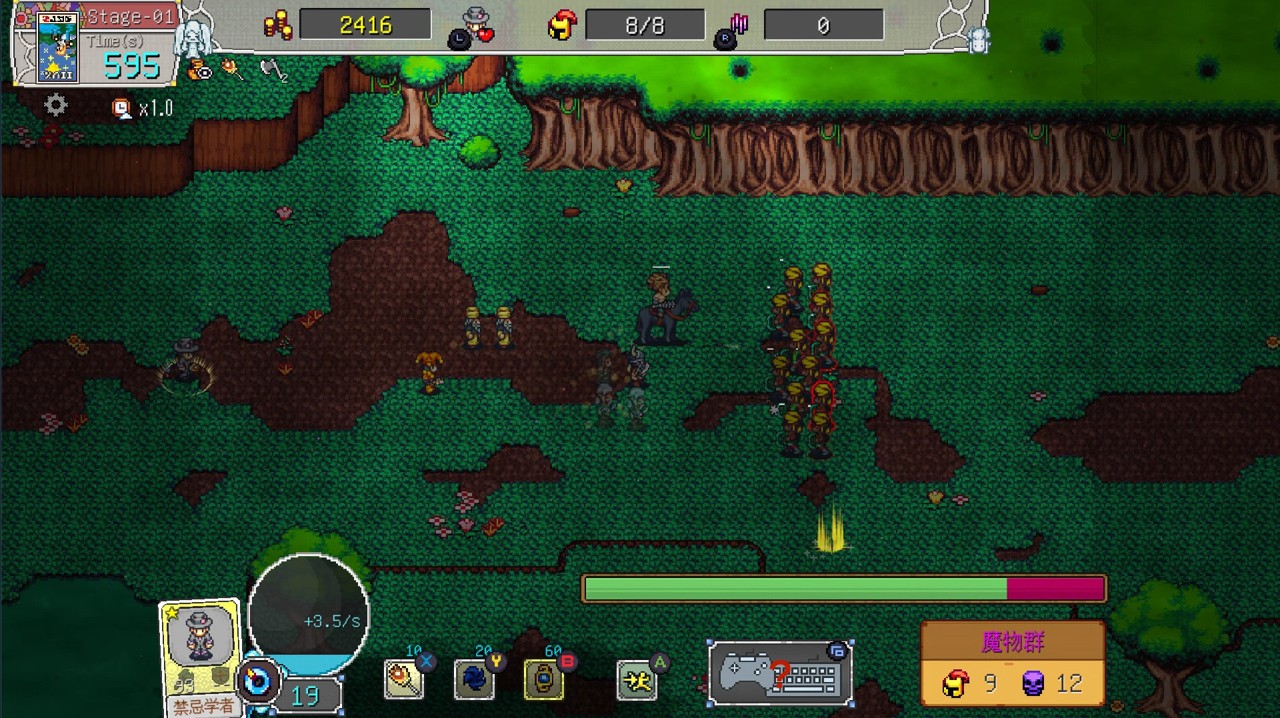1280x718 pixels.
Task: Select the axe buff icon
Action: (270, 69)
